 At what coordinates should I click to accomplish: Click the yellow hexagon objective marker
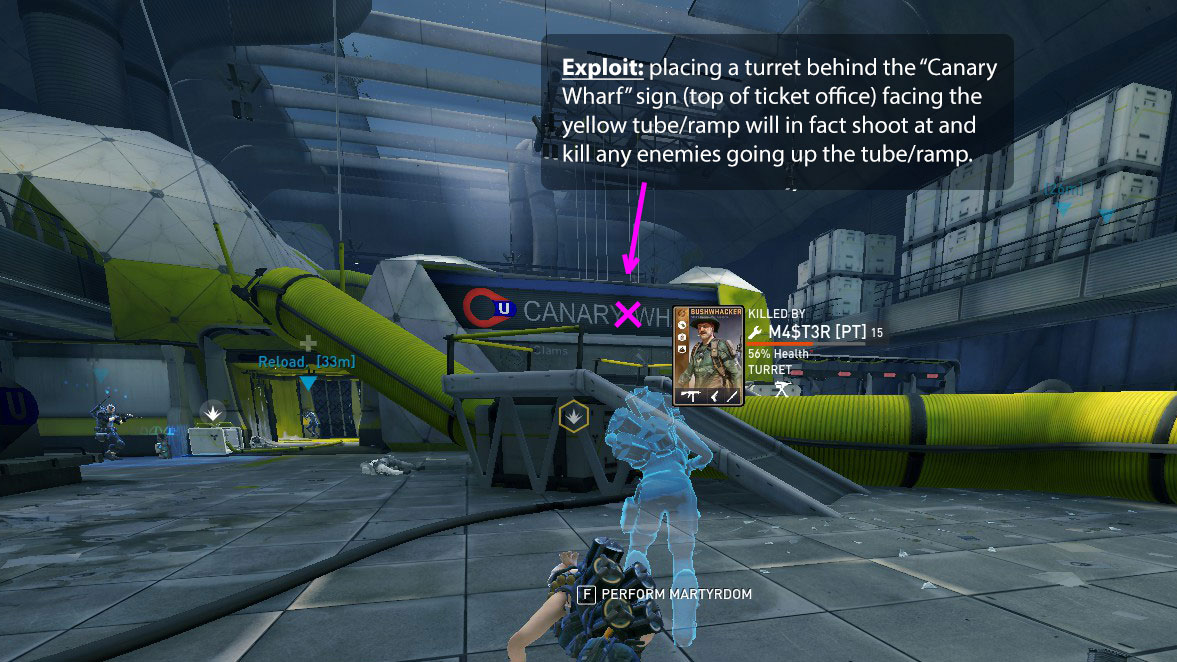click(573, 416)
